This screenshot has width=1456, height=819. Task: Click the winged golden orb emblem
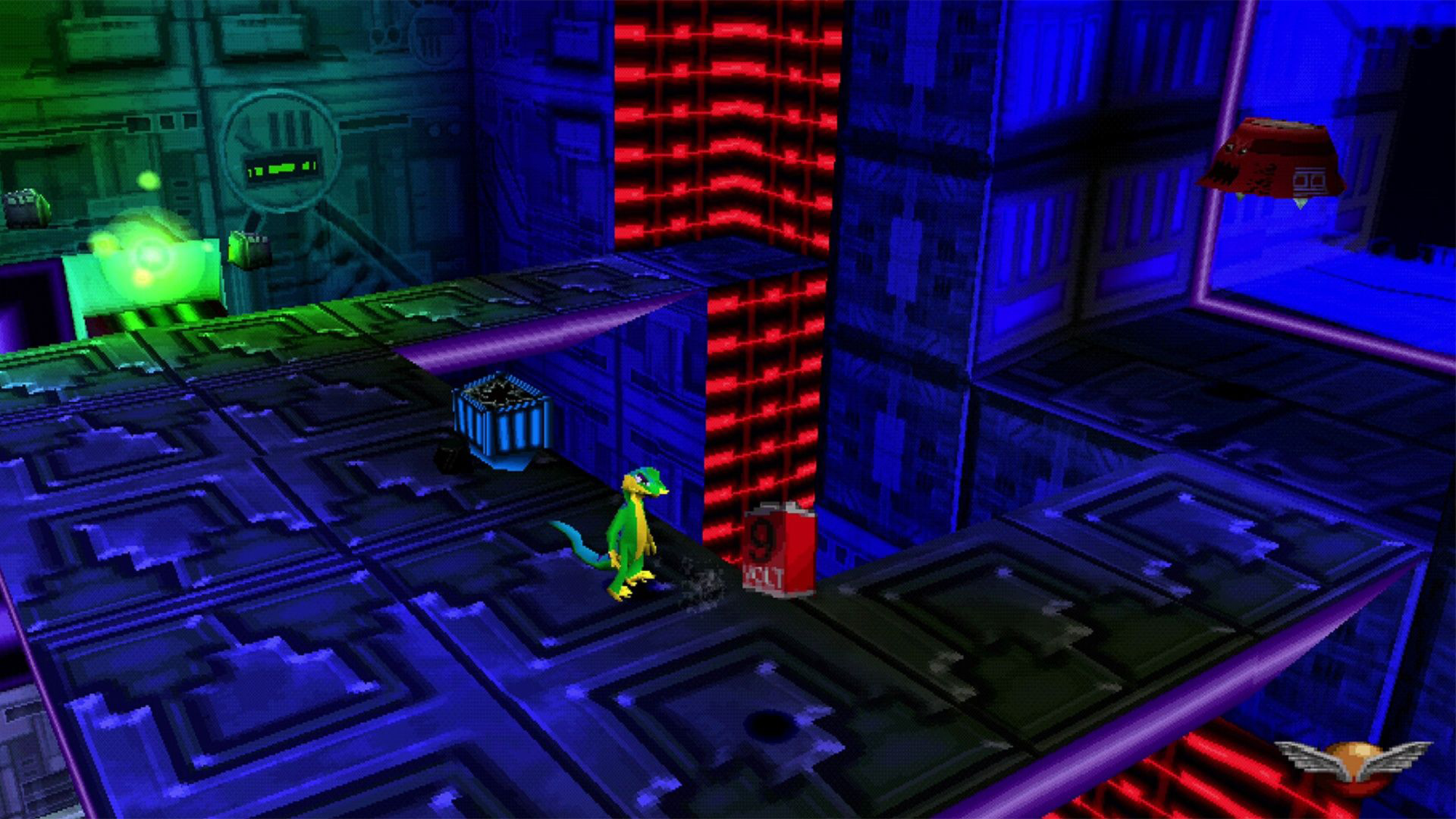[1353, 761]
